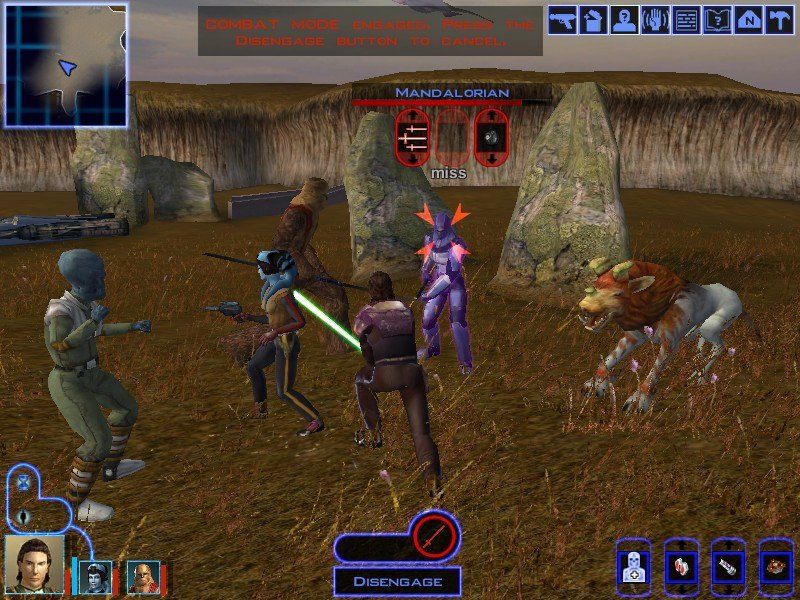Use the shield item quick slot
Viewport: 800px width, 600px height.
coord(729,565)
